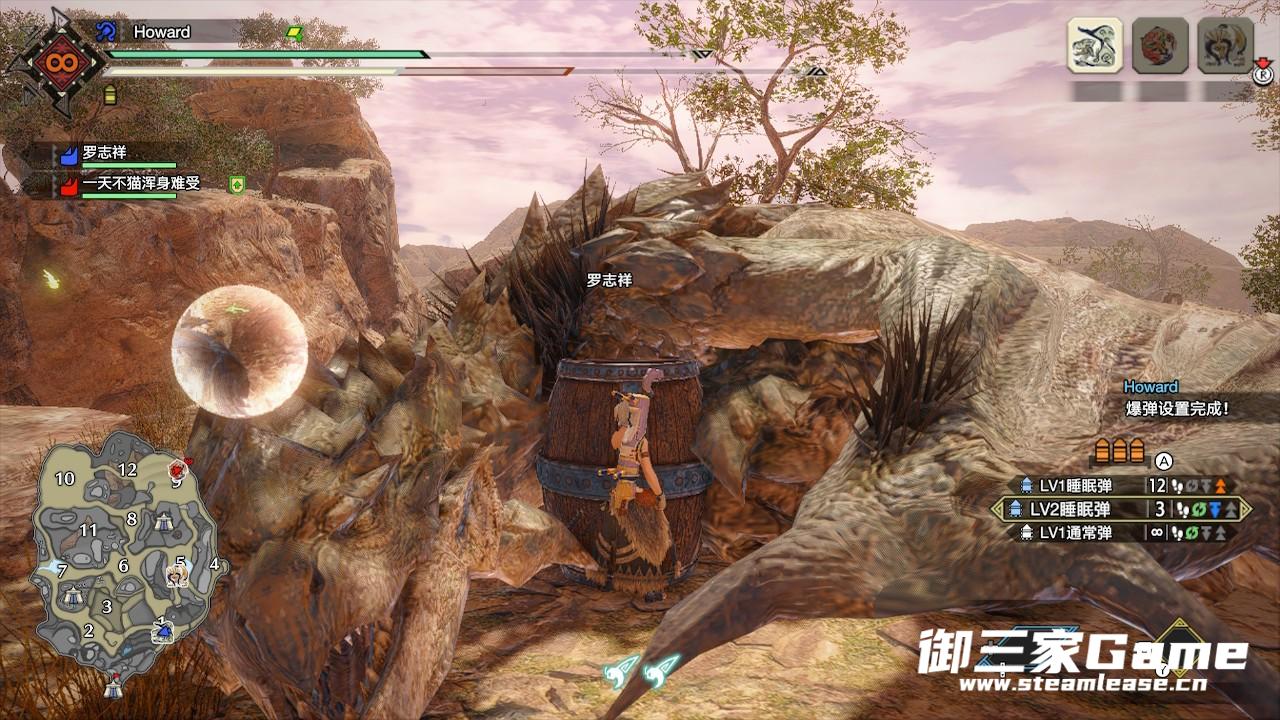Click the loaded ammo clip indicator

click(1119, 450)
